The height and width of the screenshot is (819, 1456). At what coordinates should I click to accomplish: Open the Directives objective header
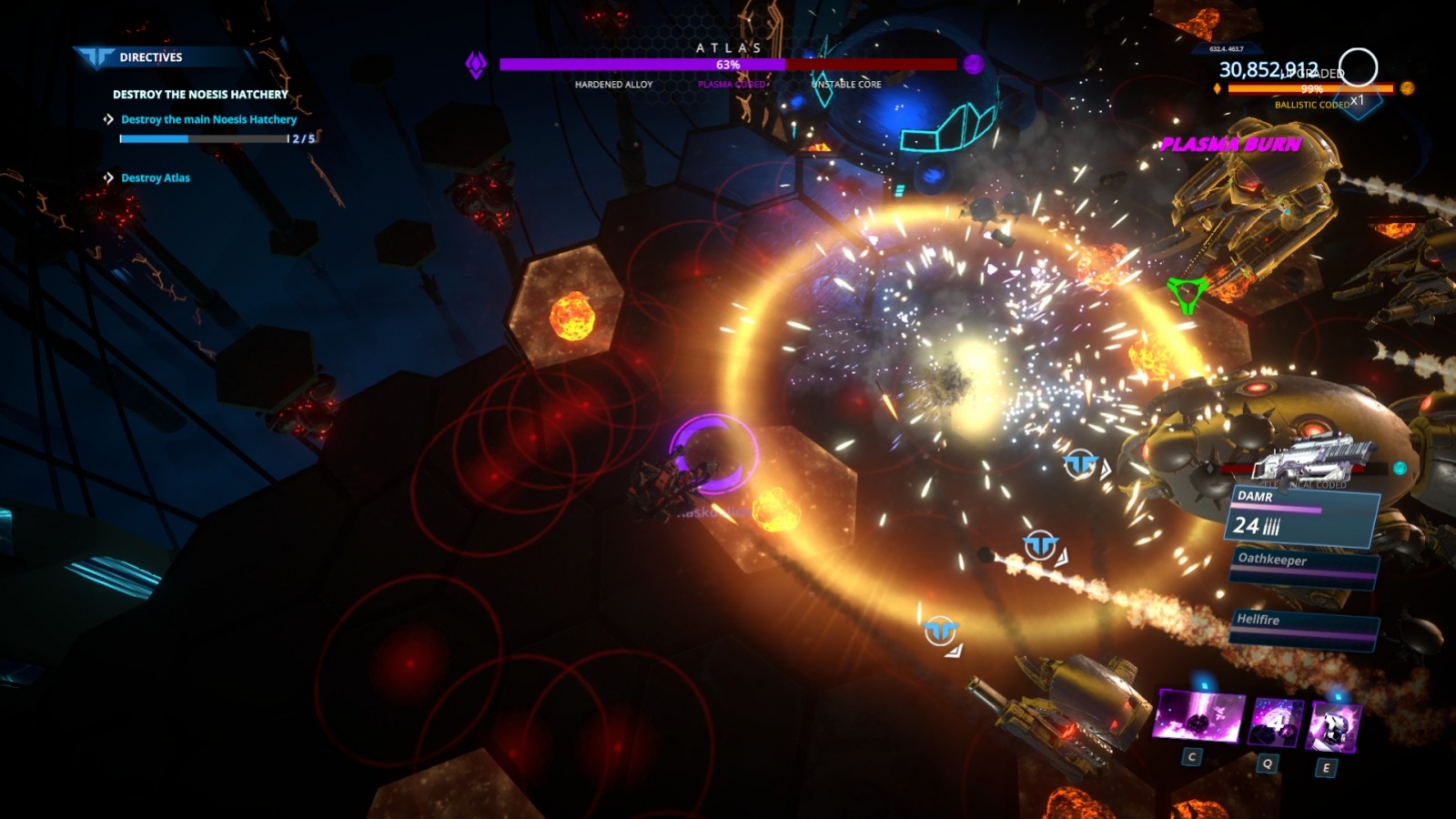pyautogui.click(x=150, y=57)
